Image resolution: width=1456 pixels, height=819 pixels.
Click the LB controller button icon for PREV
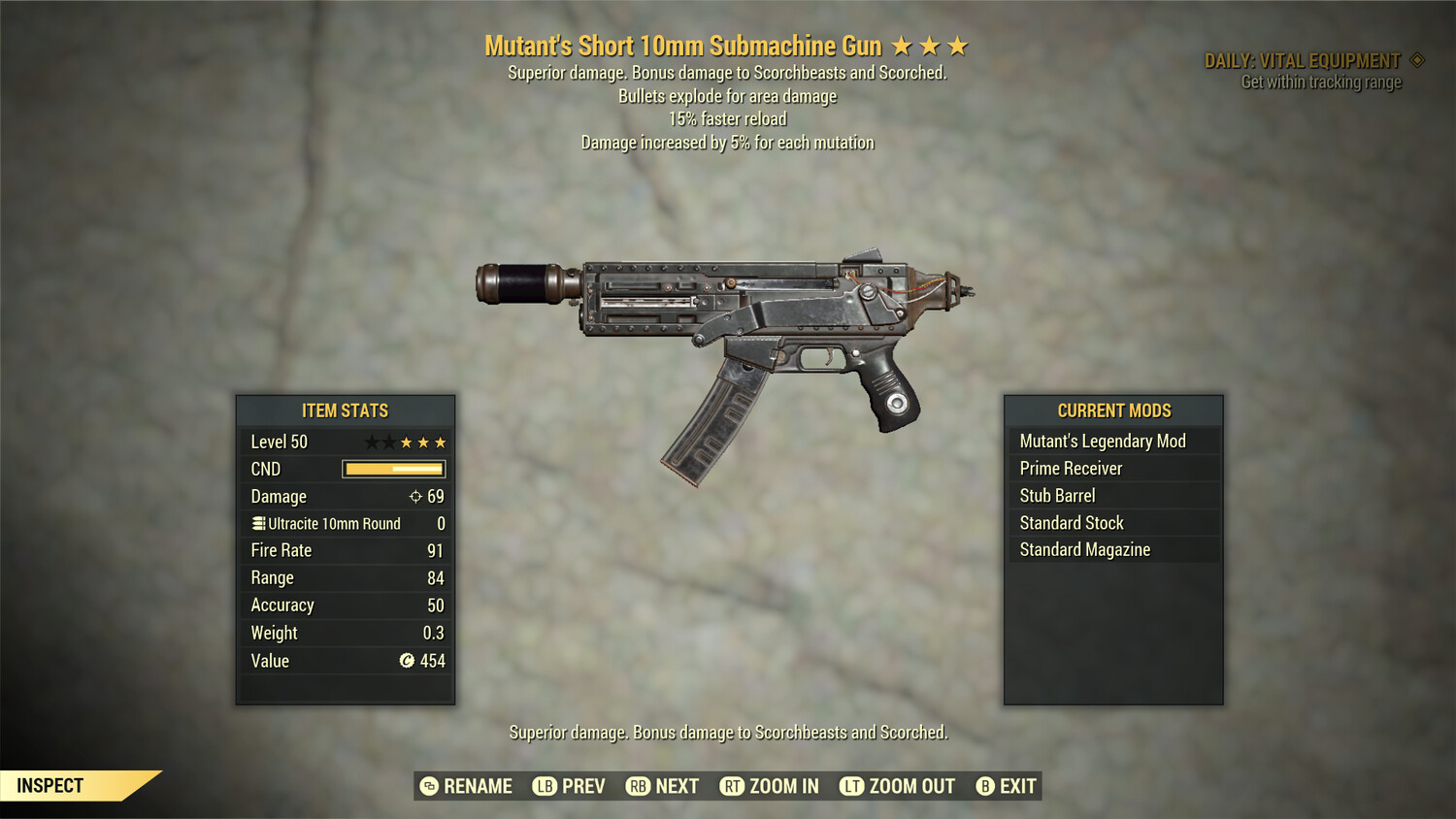point(544,786)
